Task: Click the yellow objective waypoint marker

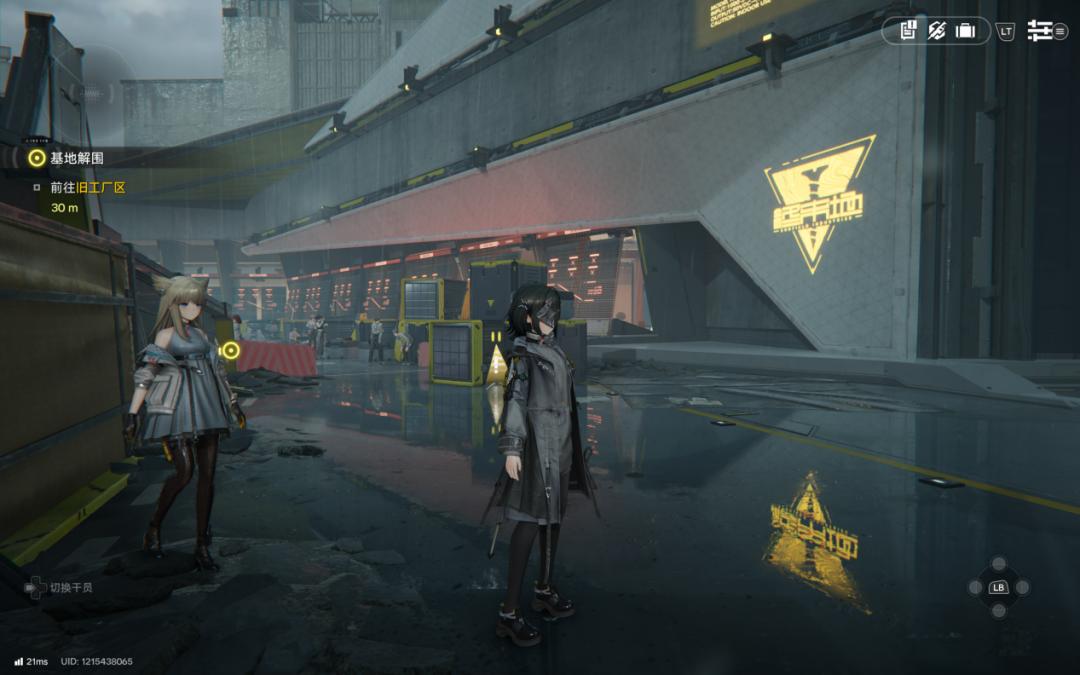Action: point(231,350)
